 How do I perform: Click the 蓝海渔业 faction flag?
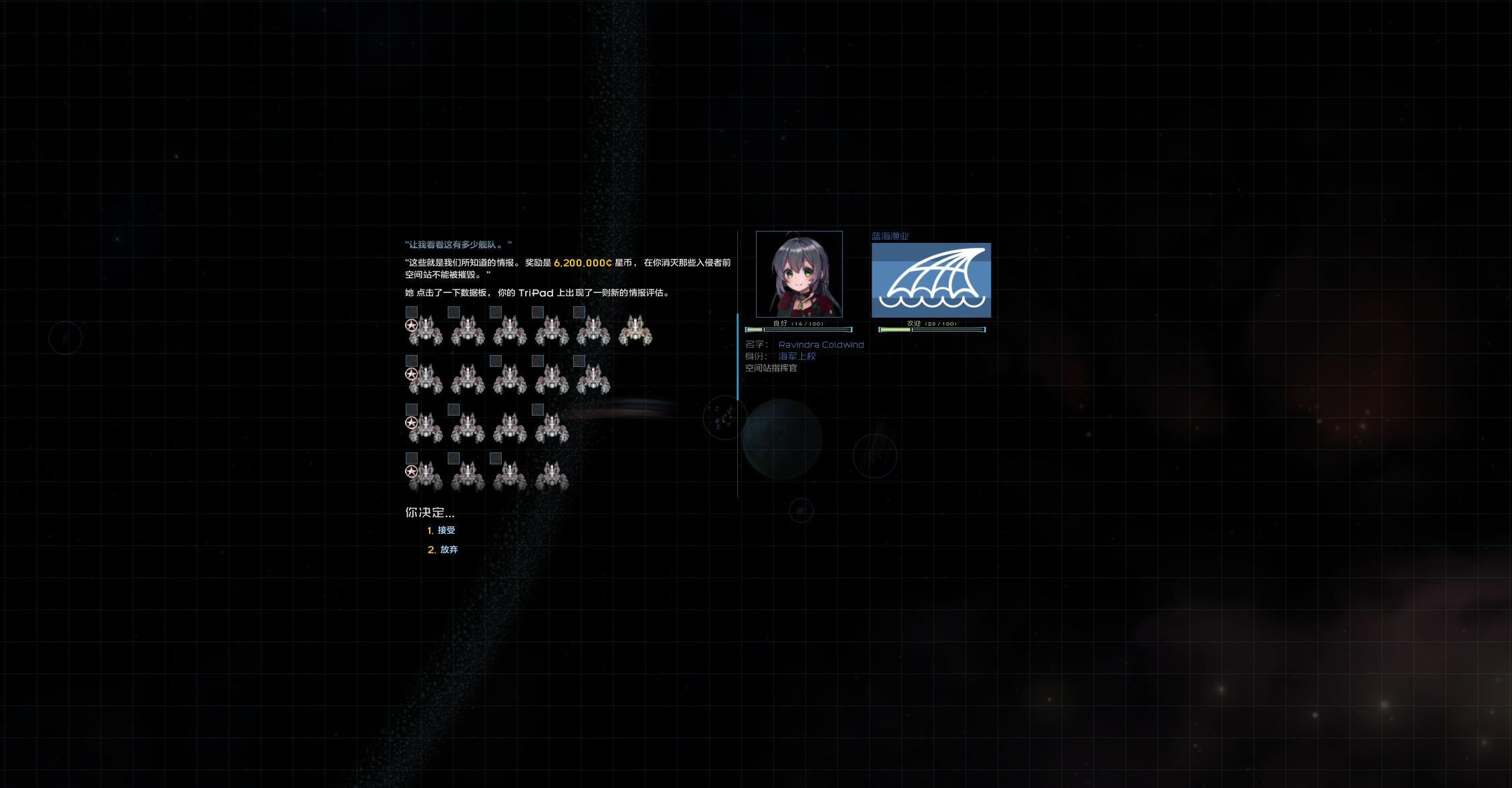tap(931, 280)
